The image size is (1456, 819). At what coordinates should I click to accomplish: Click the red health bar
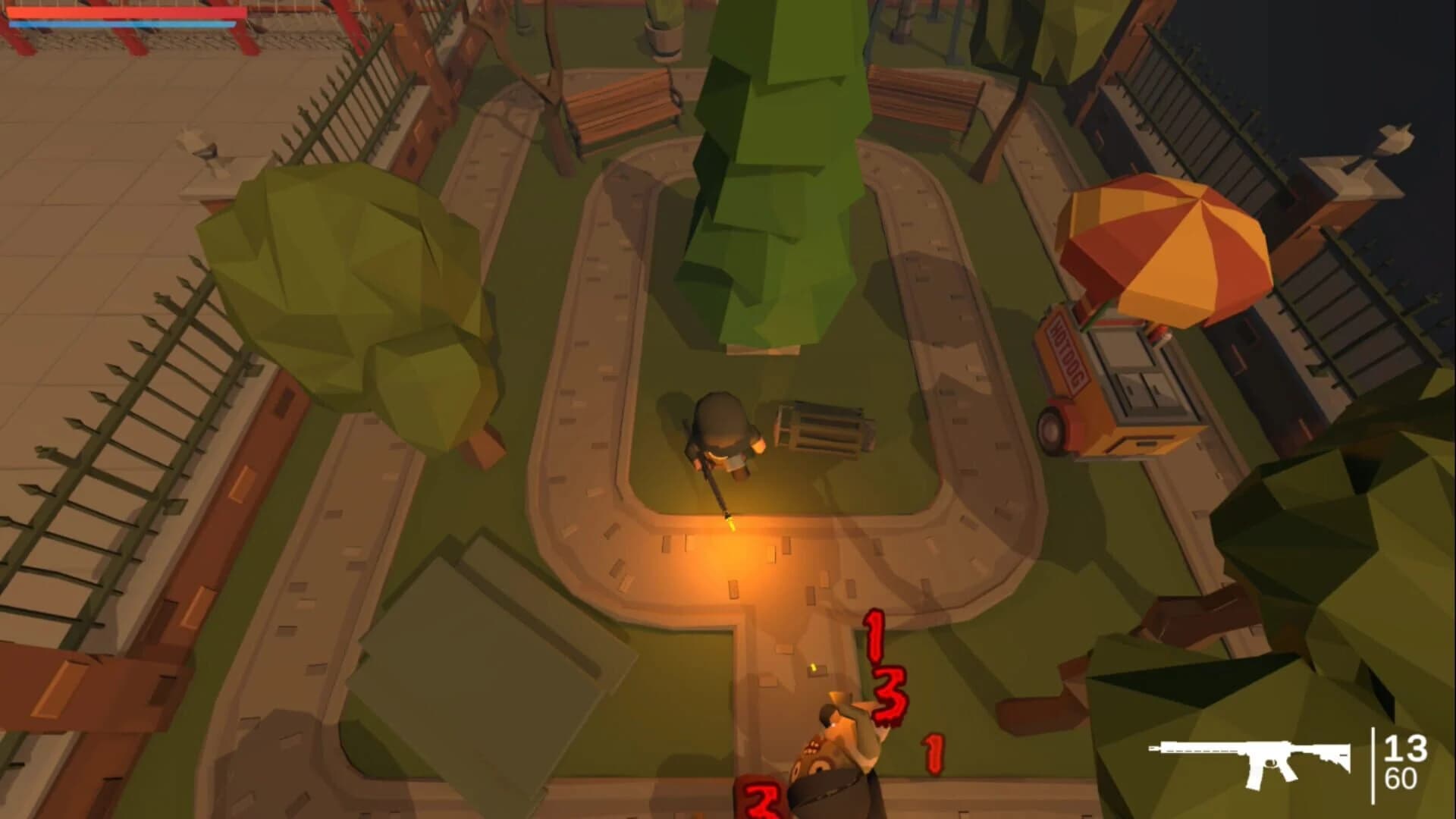[x=125, y=11]
